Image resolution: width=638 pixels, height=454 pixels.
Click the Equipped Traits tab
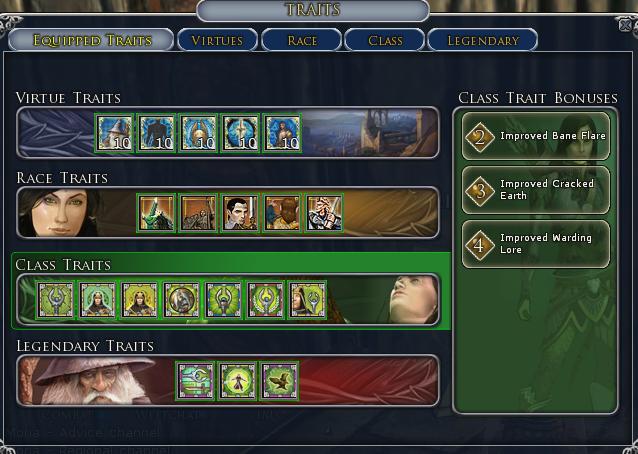pyautogui.click(x=91, y=40)
